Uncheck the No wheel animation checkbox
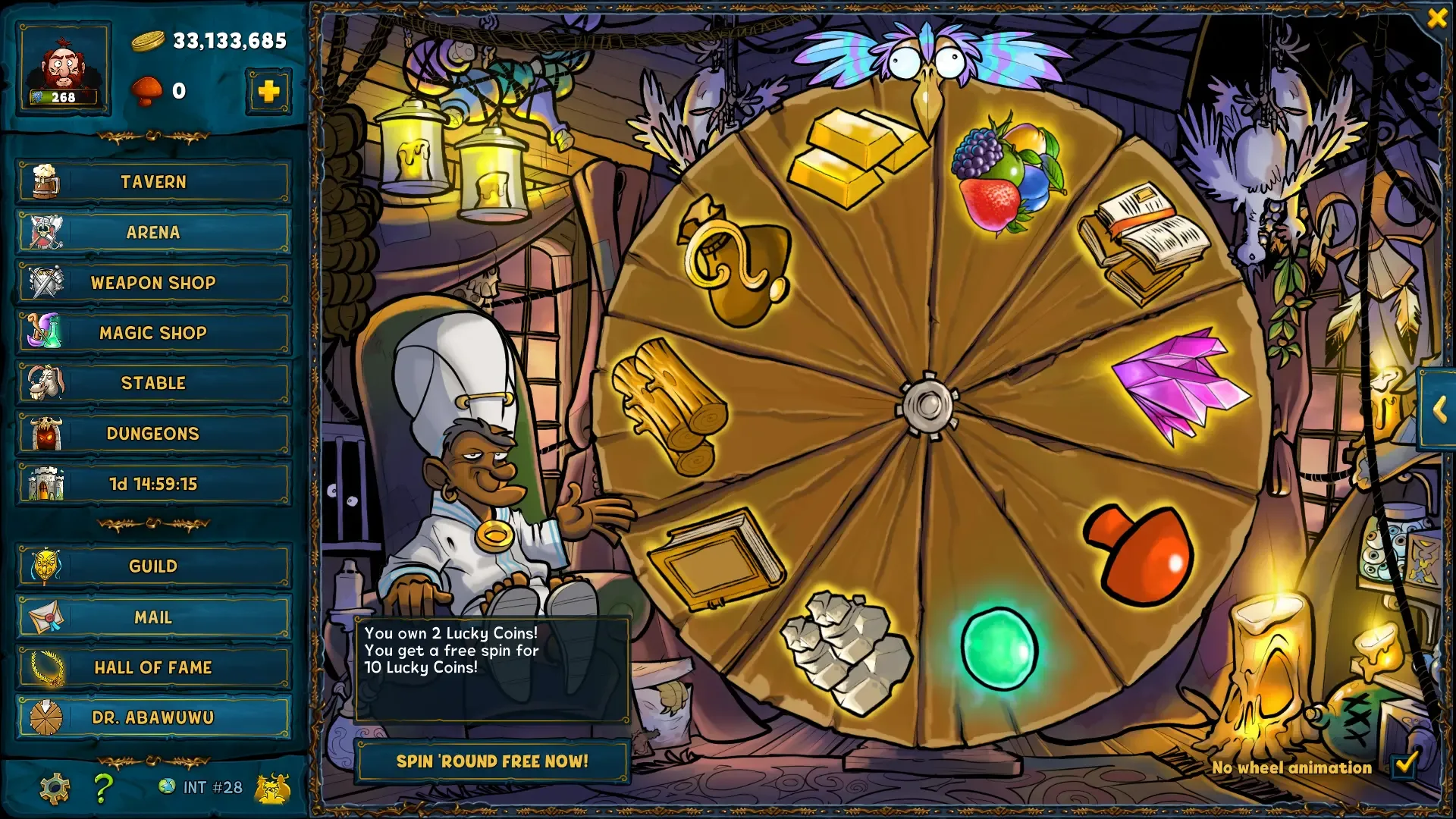The image size is (1456, 819). coord(1404,767)
